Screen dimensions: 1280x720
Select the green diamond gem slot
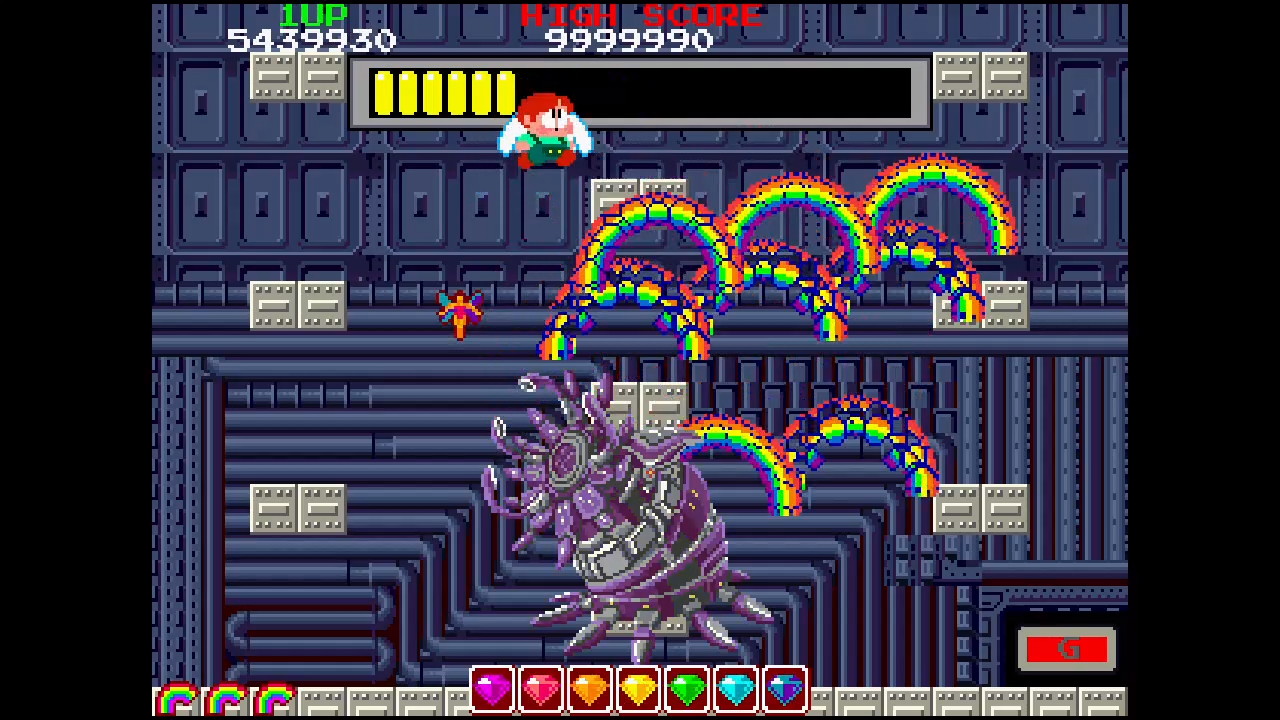click(687, 689)
